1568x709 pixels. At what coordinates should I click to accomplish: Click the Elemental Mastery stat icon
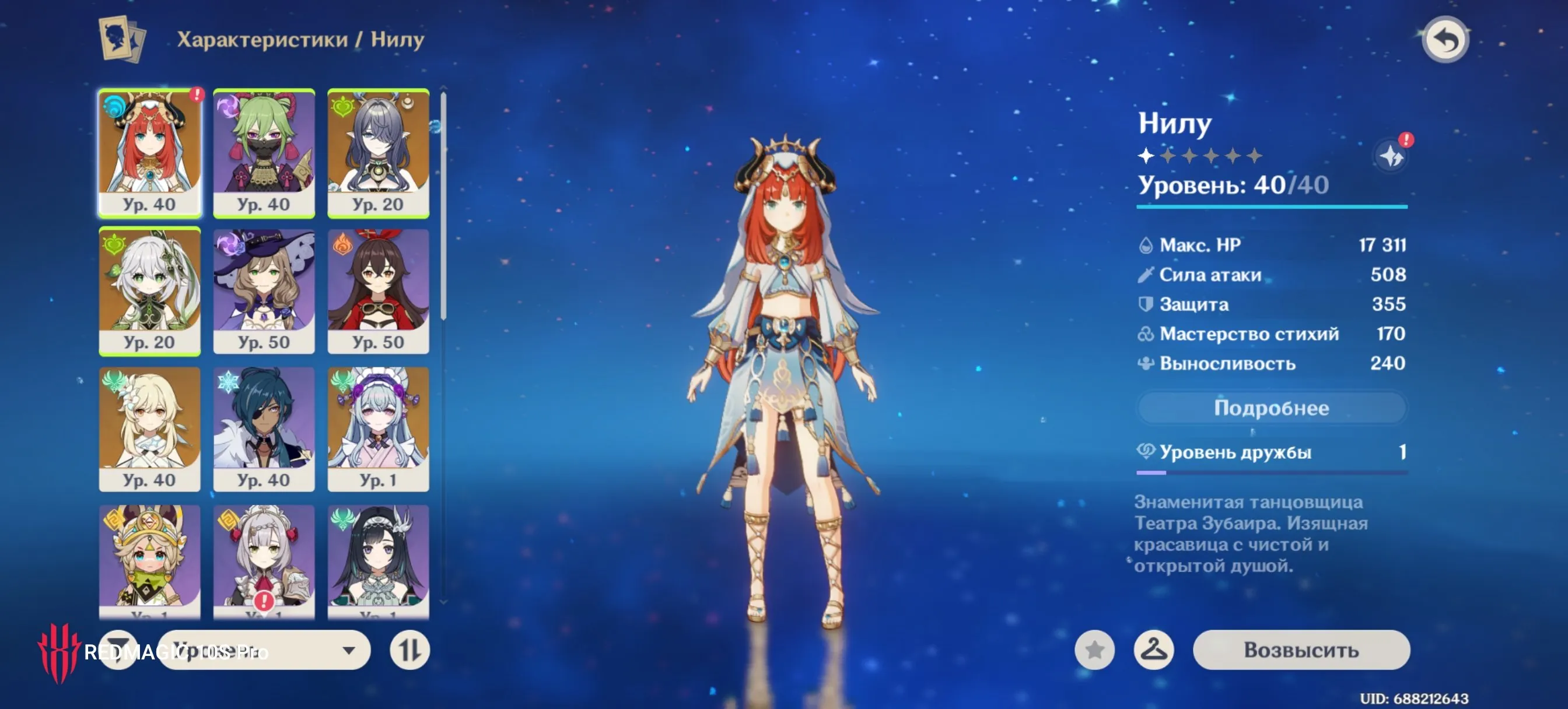pyautogui.click(x=1147, y=334)
